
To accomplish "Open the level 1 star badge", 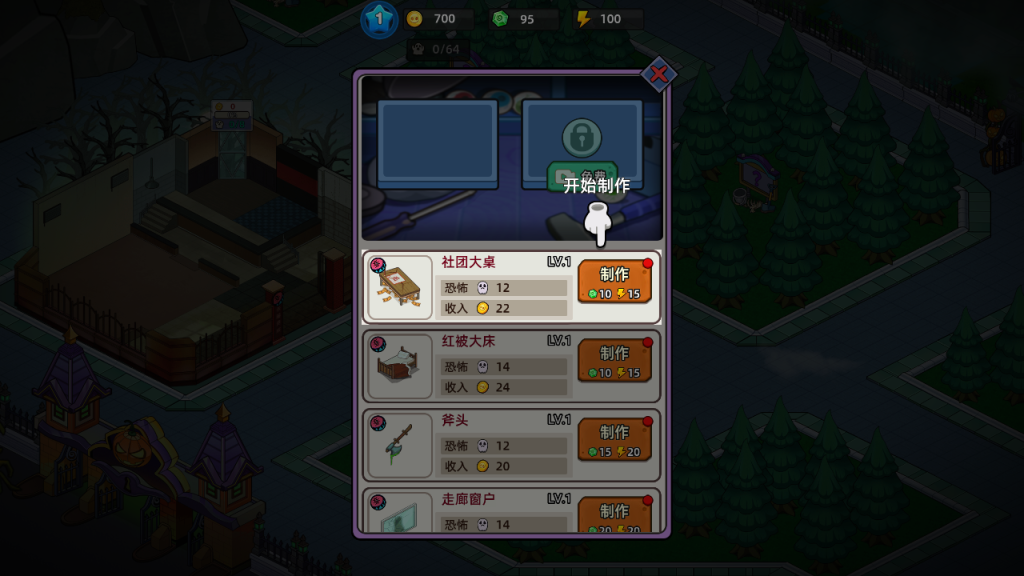I will click(379, 19).
